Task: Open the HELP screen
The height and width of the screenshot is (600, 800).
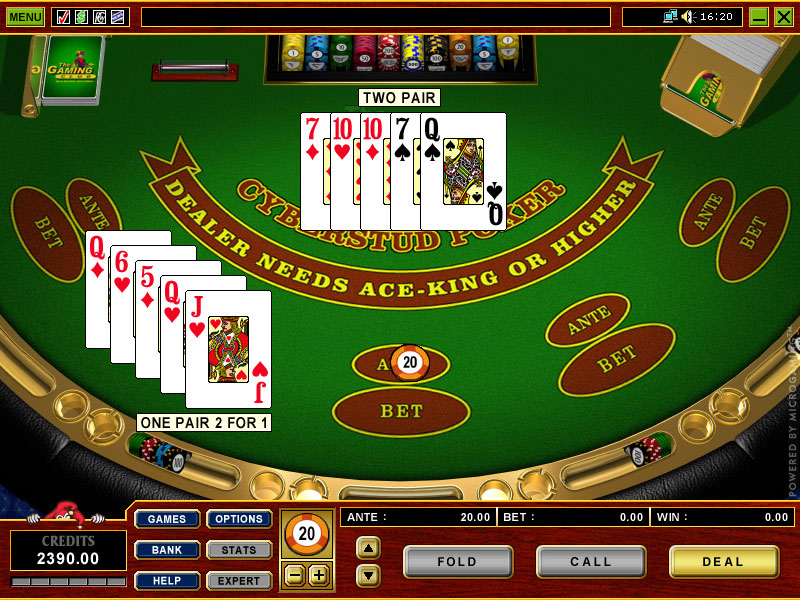Action: click(167, 580)
